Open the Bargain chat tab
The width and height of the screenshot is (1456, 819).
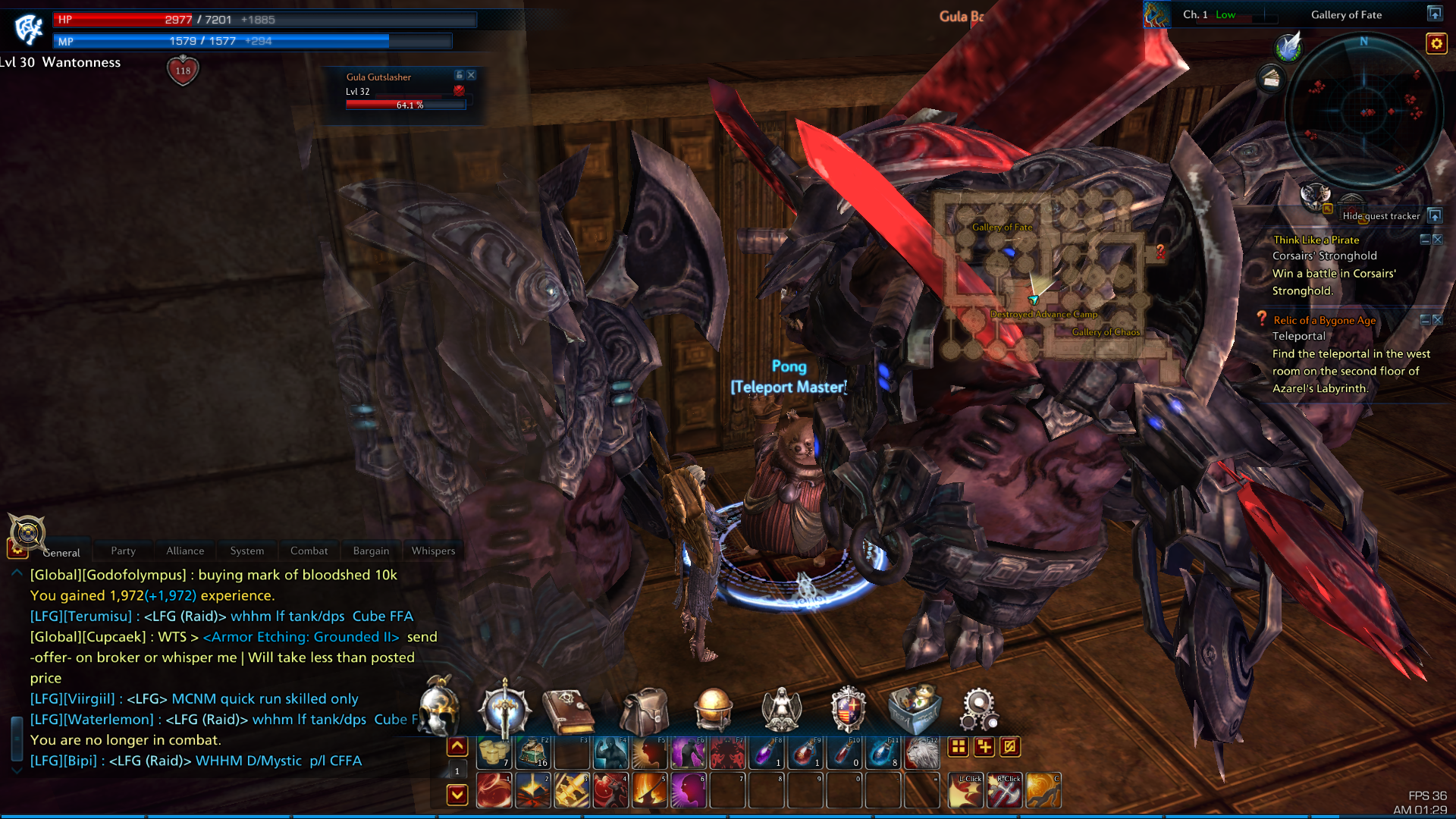pos(371,551)
